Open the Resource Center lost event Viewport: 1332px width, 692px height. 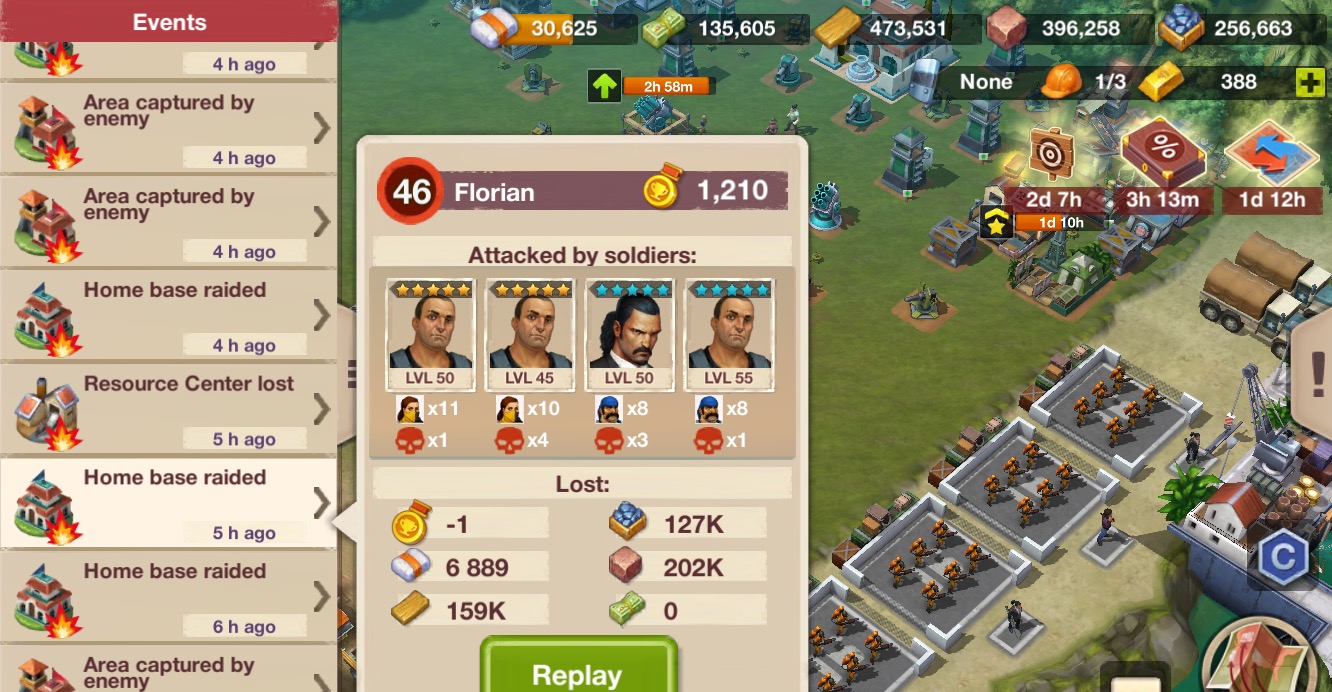pyautogui.click(x=168, y=408)
